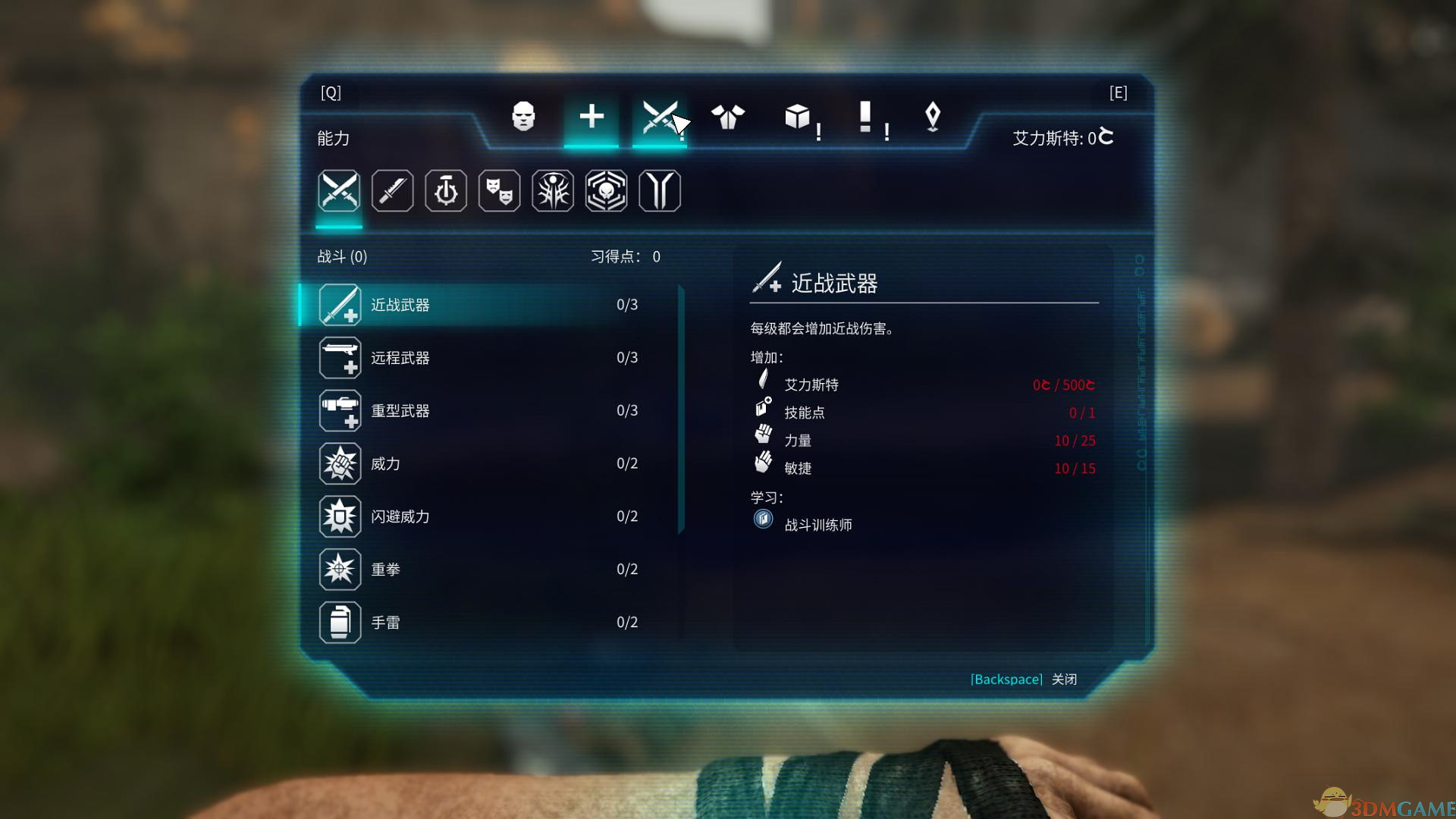Select the stopwatch skill category
1456x819 pixels.
(446, 190)
